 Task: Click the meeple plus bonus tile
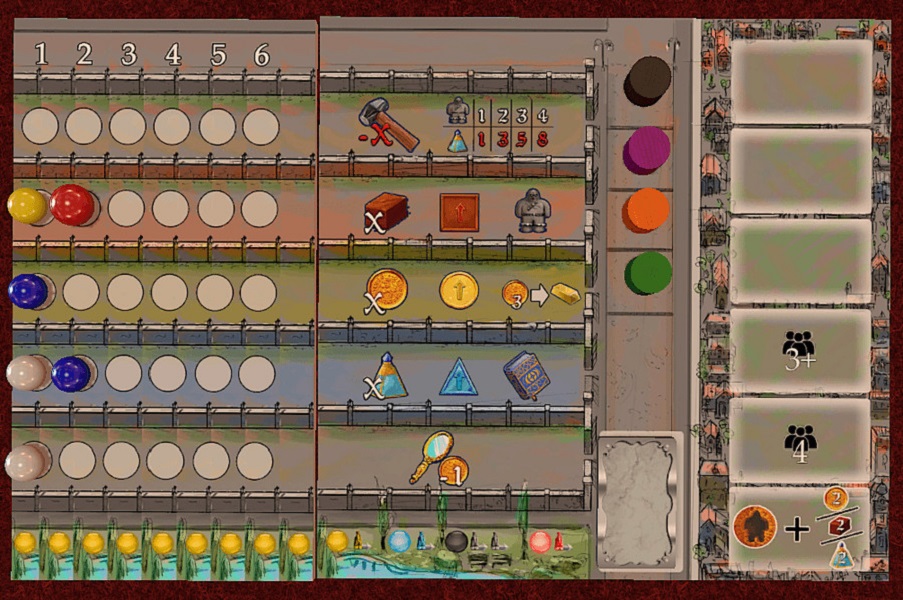tap(800, 527)
